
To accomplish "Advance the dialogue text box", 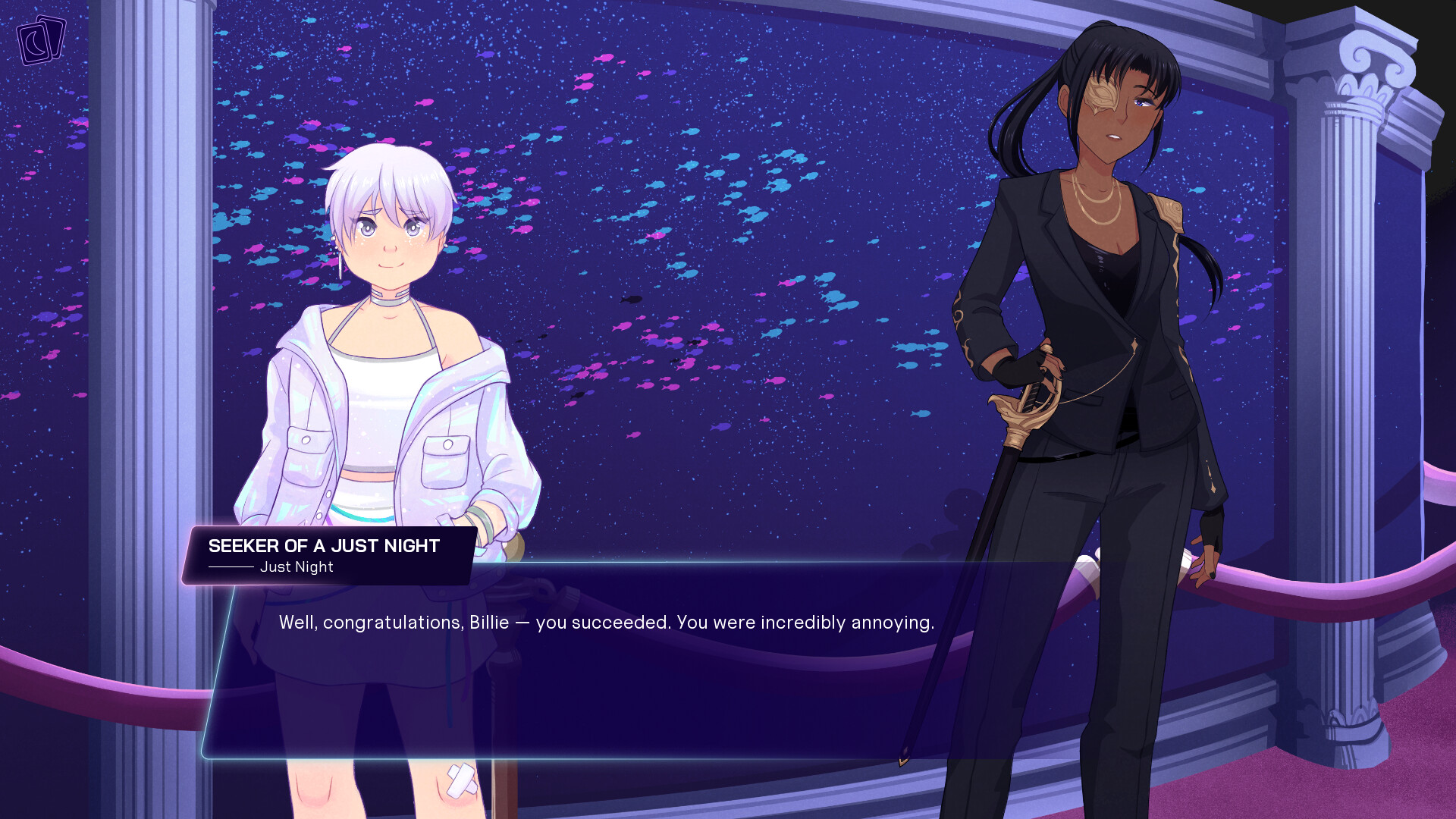I will point(607,660).
